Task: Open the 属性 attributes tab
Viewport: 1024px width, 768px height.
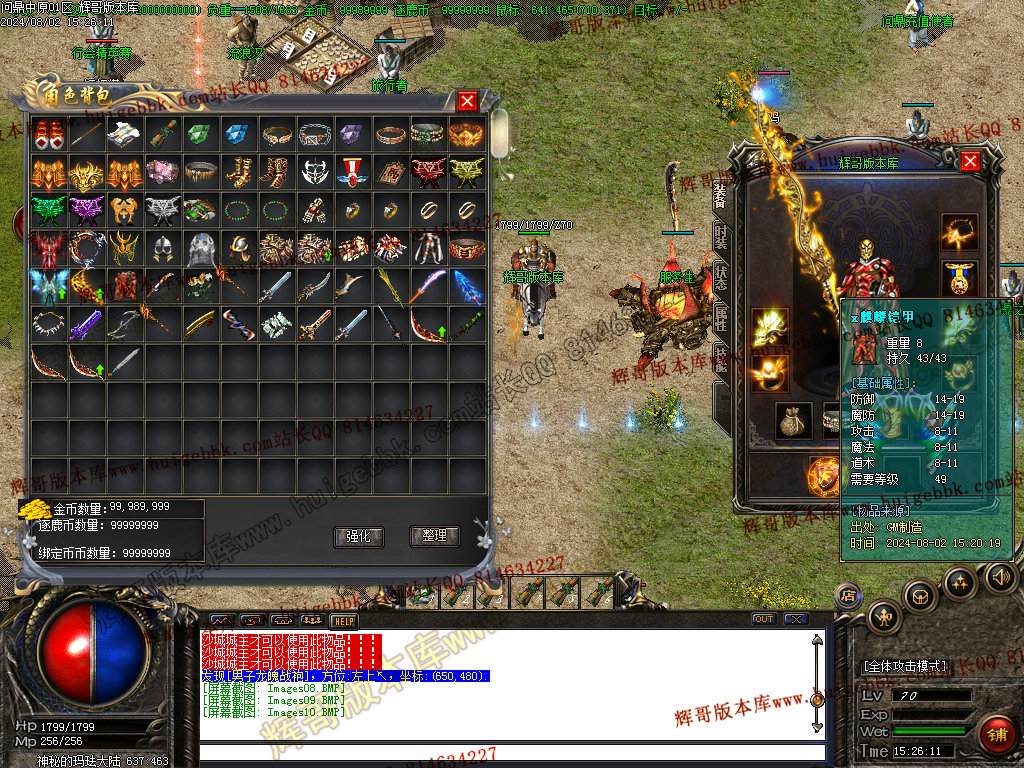Action: tap(721, 318)
